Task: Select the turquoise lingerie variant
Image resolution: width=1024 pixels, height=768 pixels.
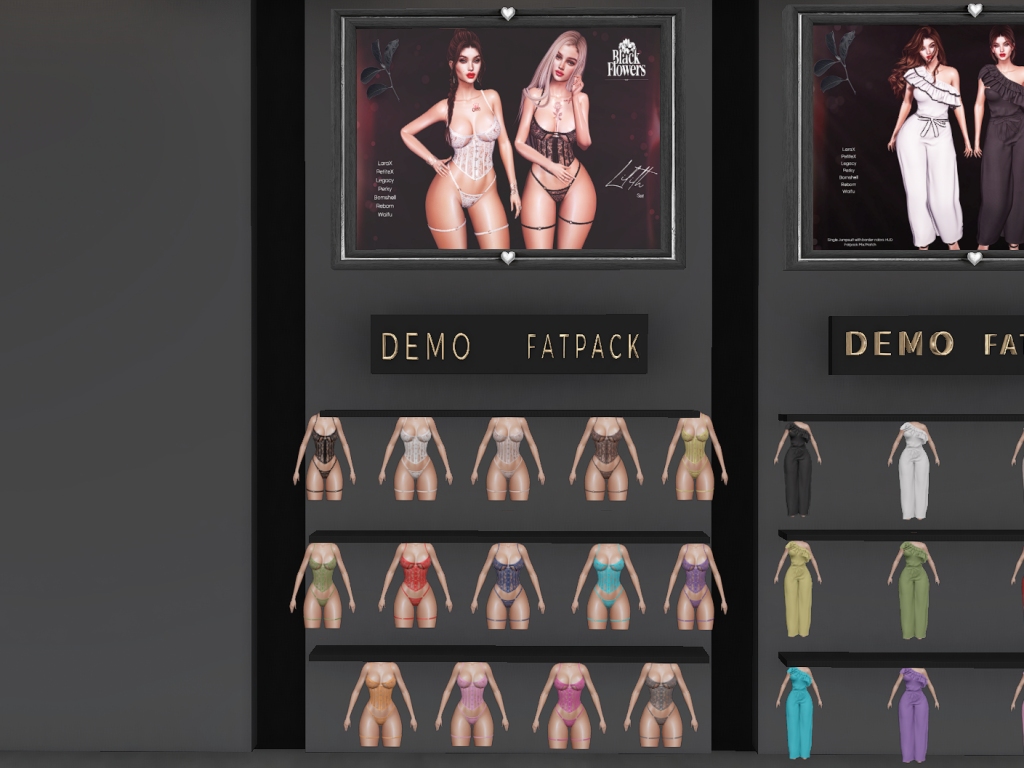Action: (x=608, y=585)
